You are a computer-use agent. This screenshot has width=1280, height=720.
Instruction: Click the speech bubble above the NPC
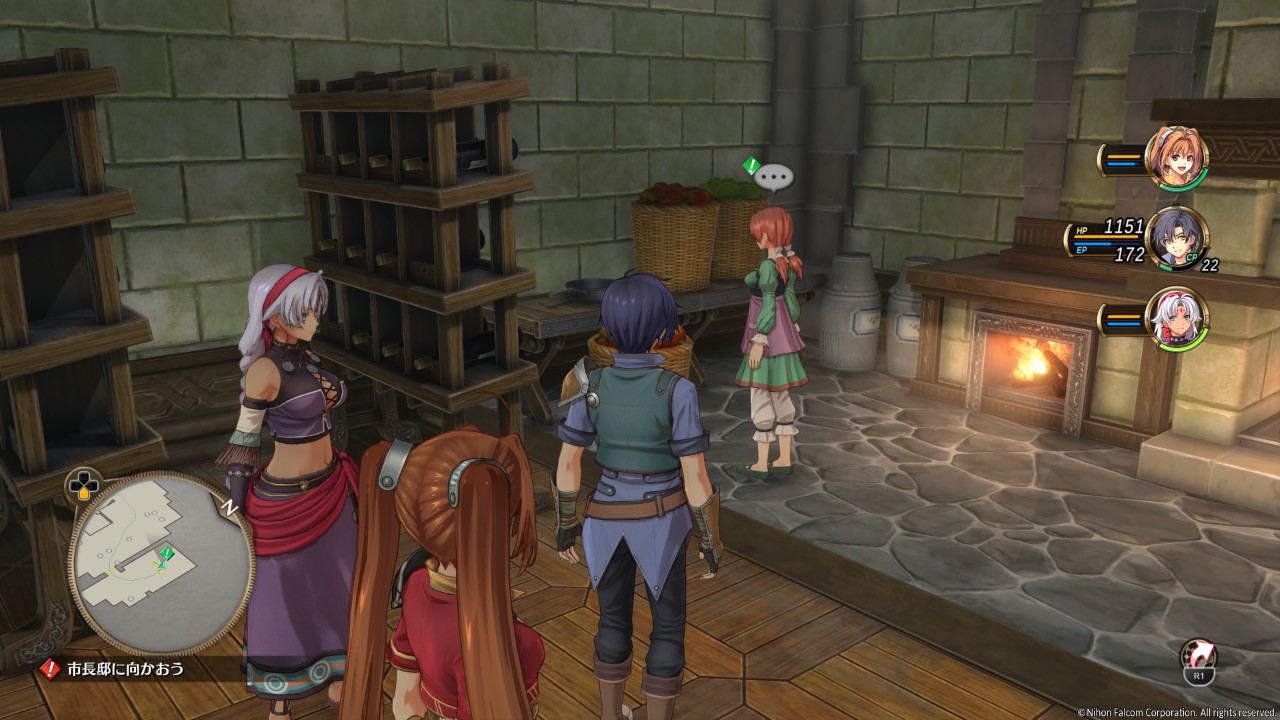pyautogui.click(x=773, y=178)
